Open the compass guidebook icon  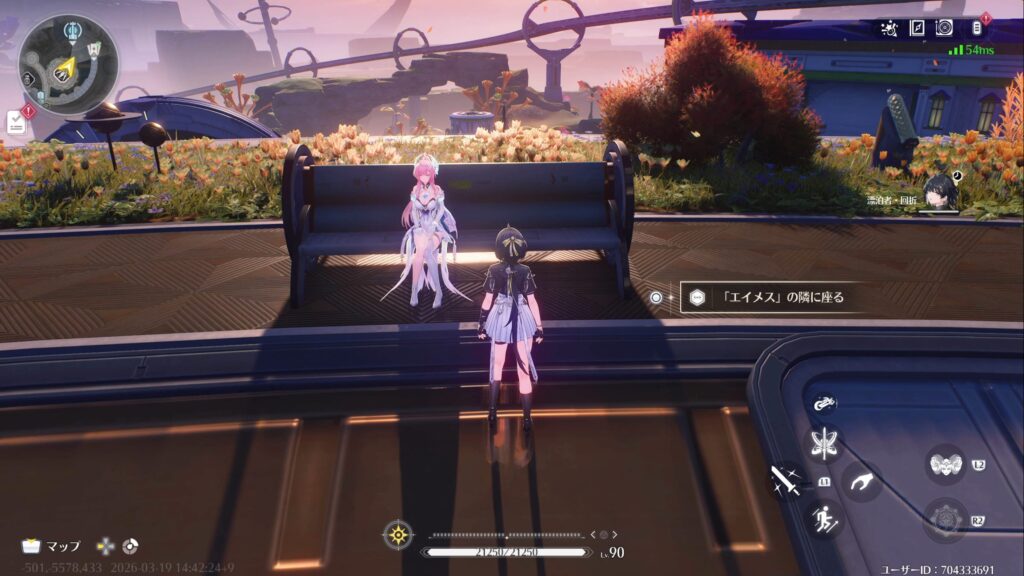coord(915,28)
